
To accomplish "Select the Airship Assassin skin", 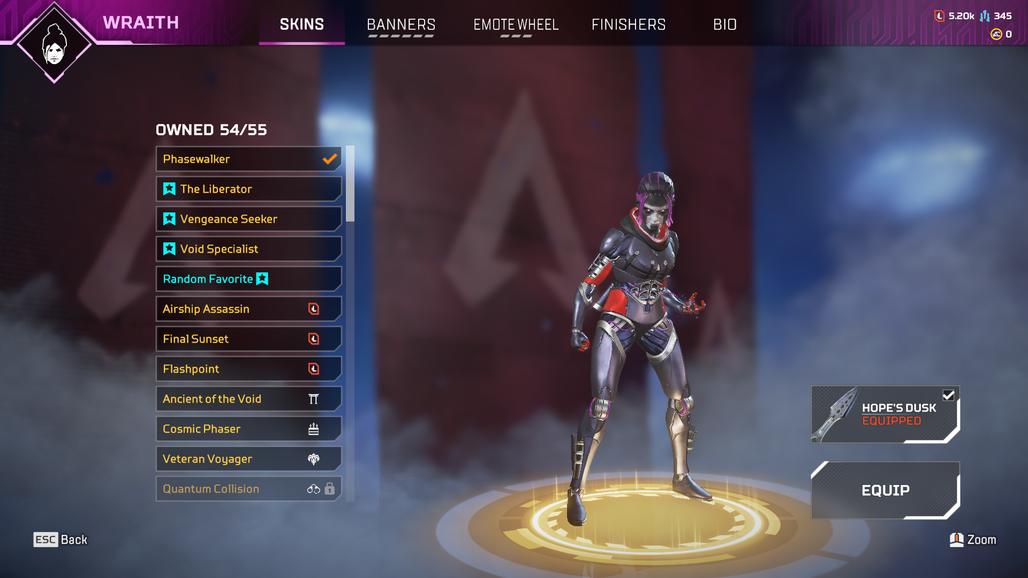I will pos(248,309).
